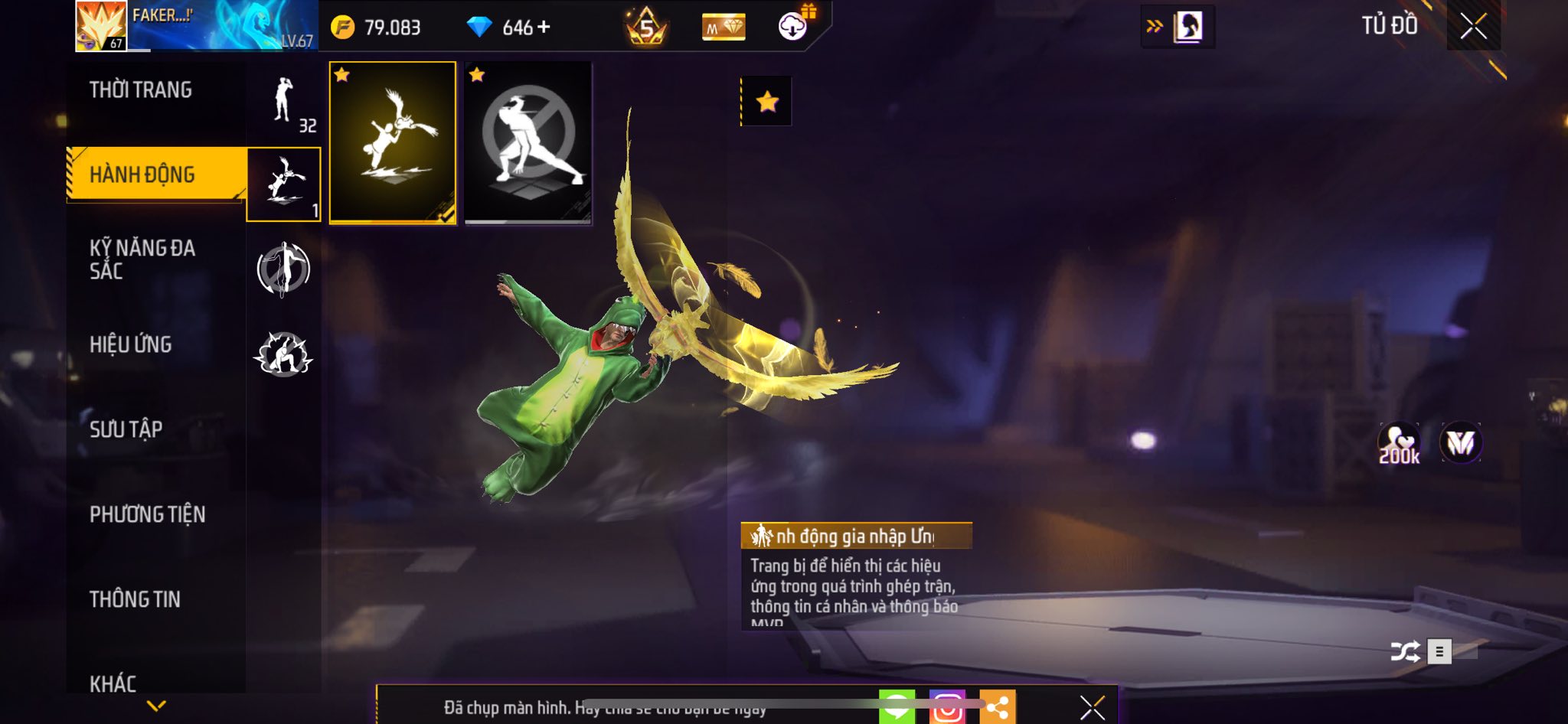Viewport: 1568px width, 724px height.
Task: Switch to Kỹ Năng Đa Sắc
Action: pos(142,259)
